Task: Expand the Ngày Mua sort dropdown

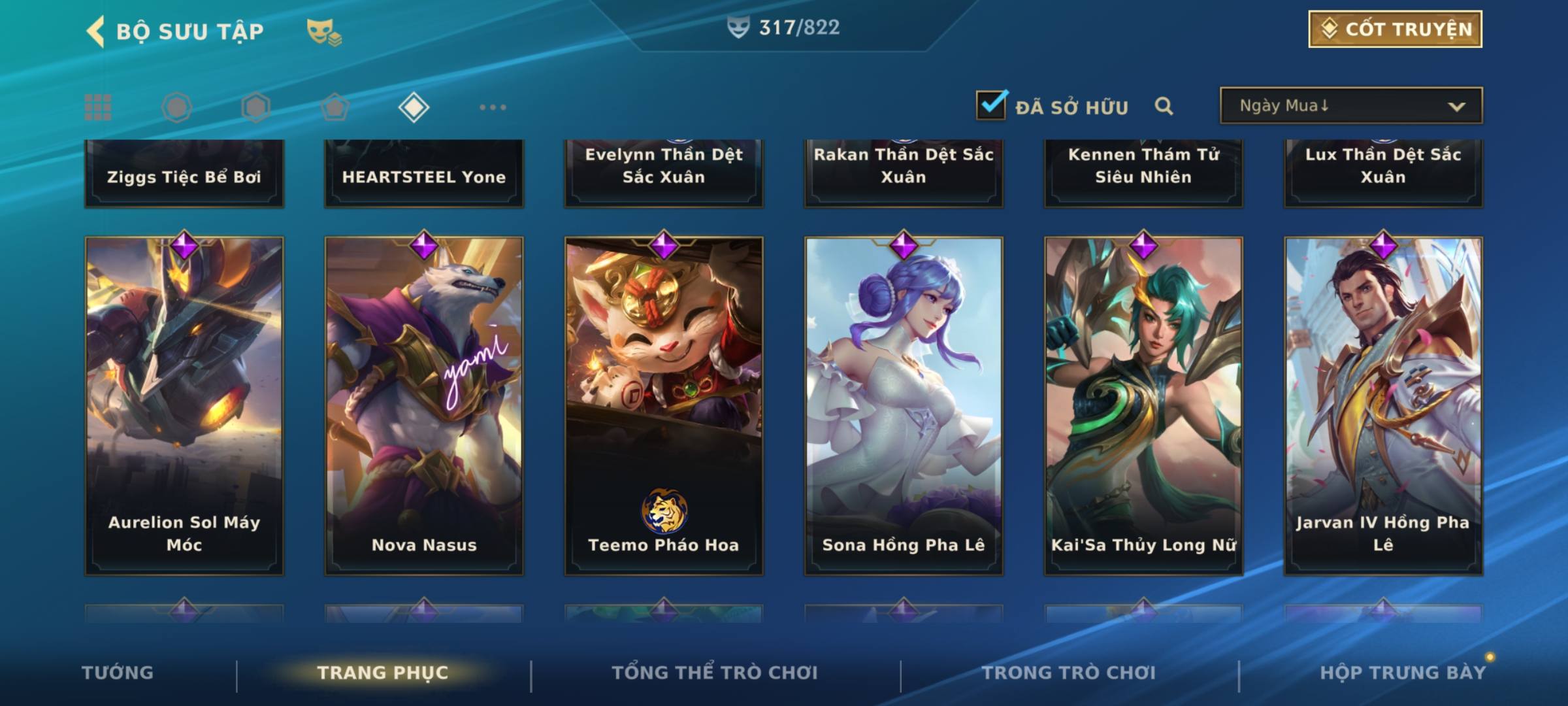Action: click(1350, 106)
